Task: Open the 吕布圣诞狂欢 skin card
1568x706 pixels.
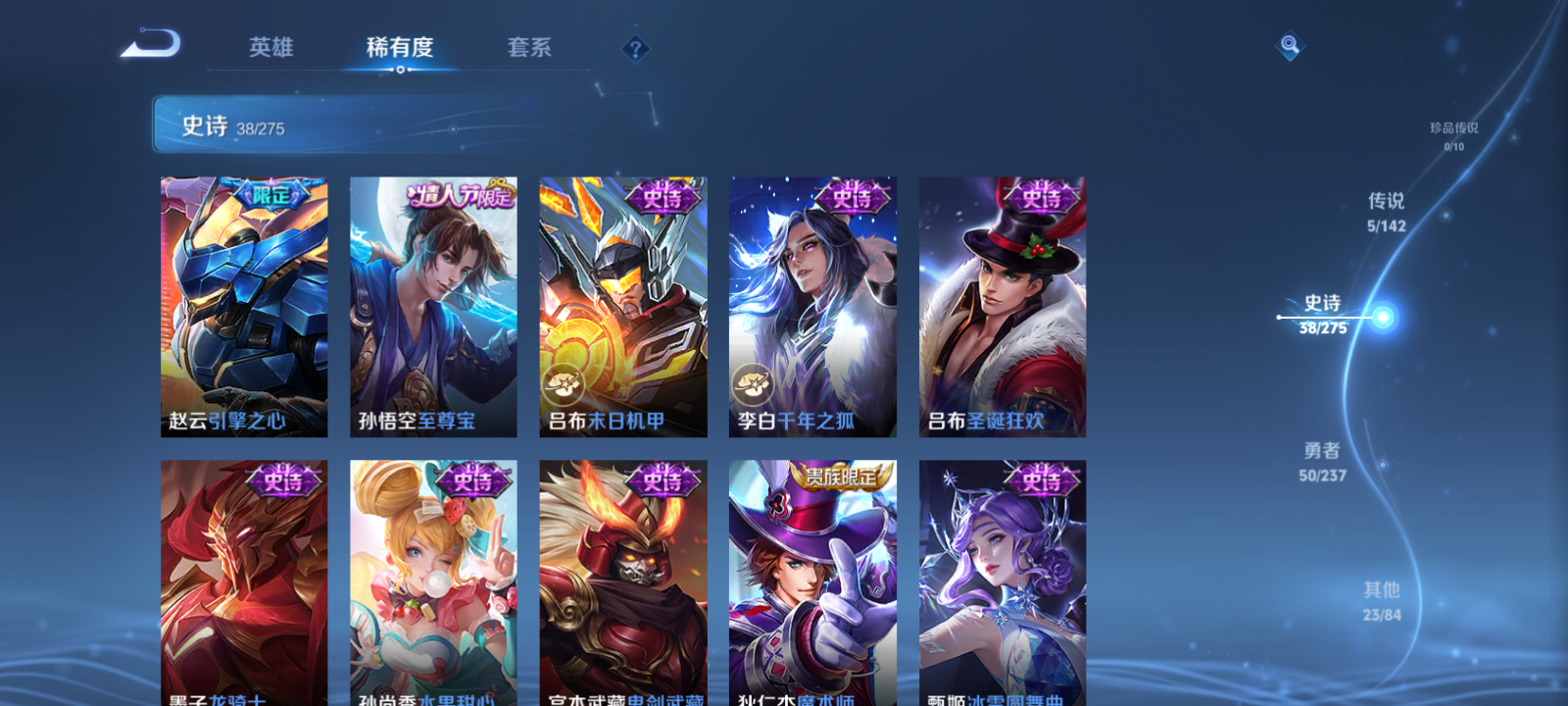Action: [x=1002, y=304]
